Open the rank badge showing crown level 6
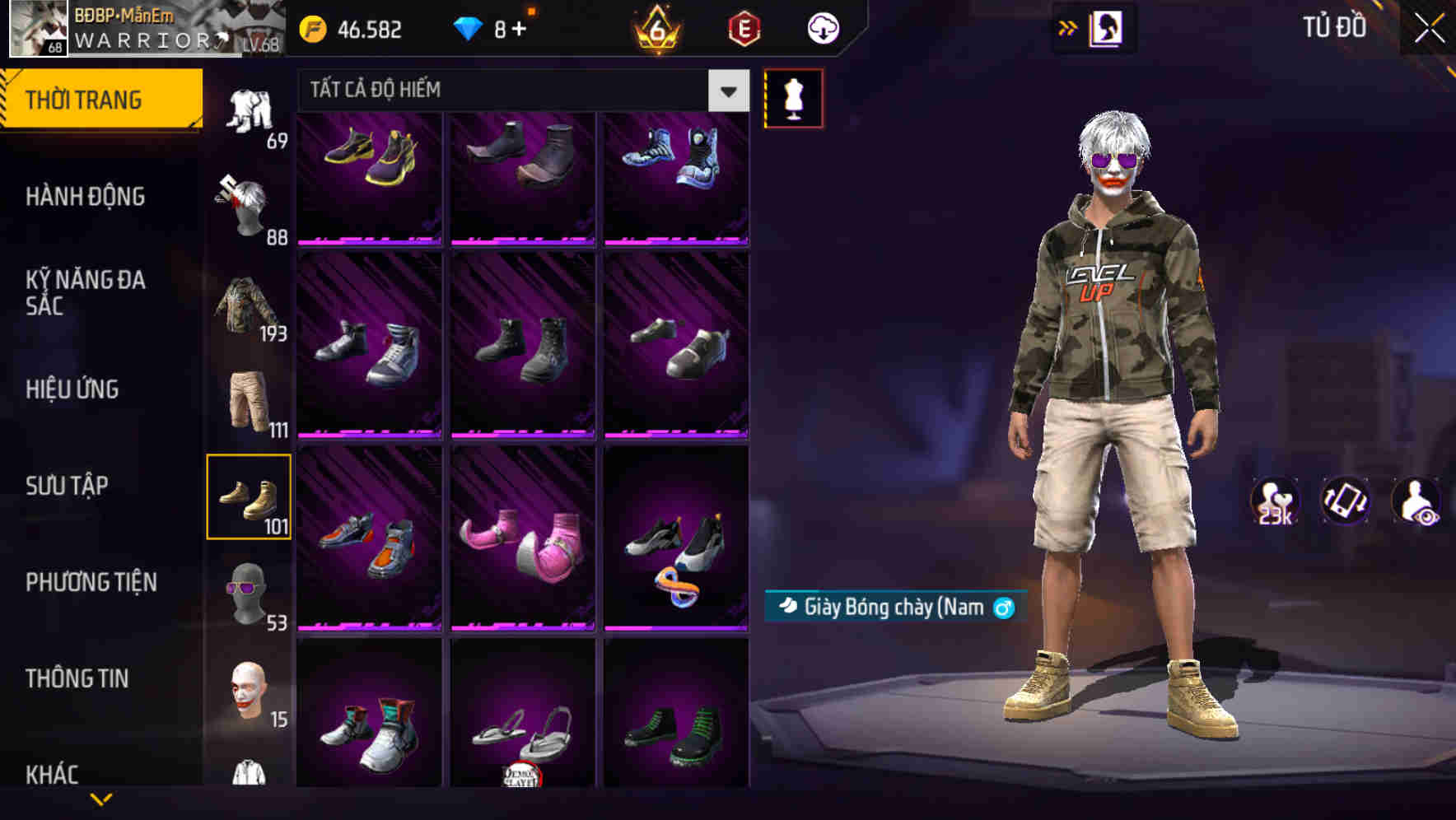The image size is (1456, 820). tap(655, 30)
